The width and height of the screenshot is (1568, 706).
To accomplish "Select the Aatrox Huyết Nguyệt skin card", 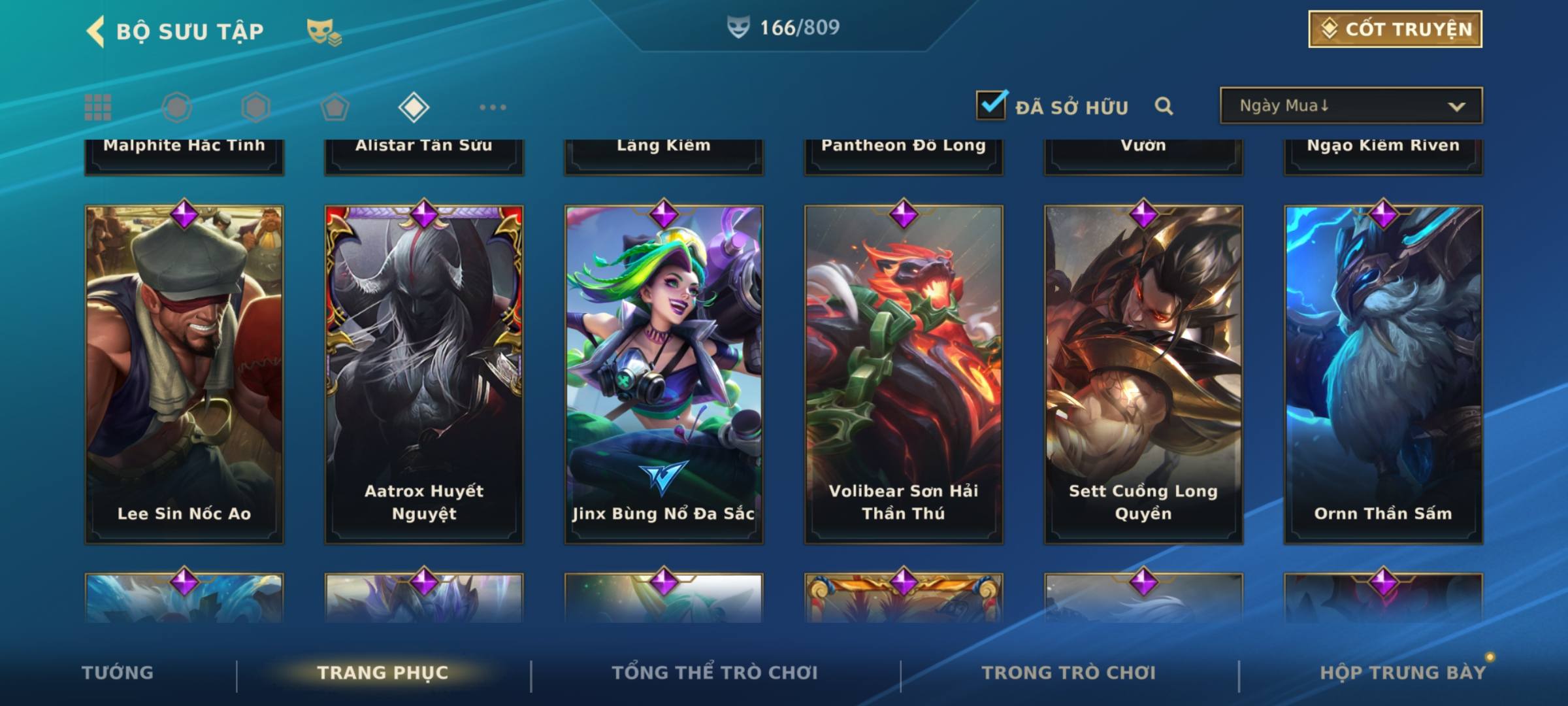I will [424, 374].
